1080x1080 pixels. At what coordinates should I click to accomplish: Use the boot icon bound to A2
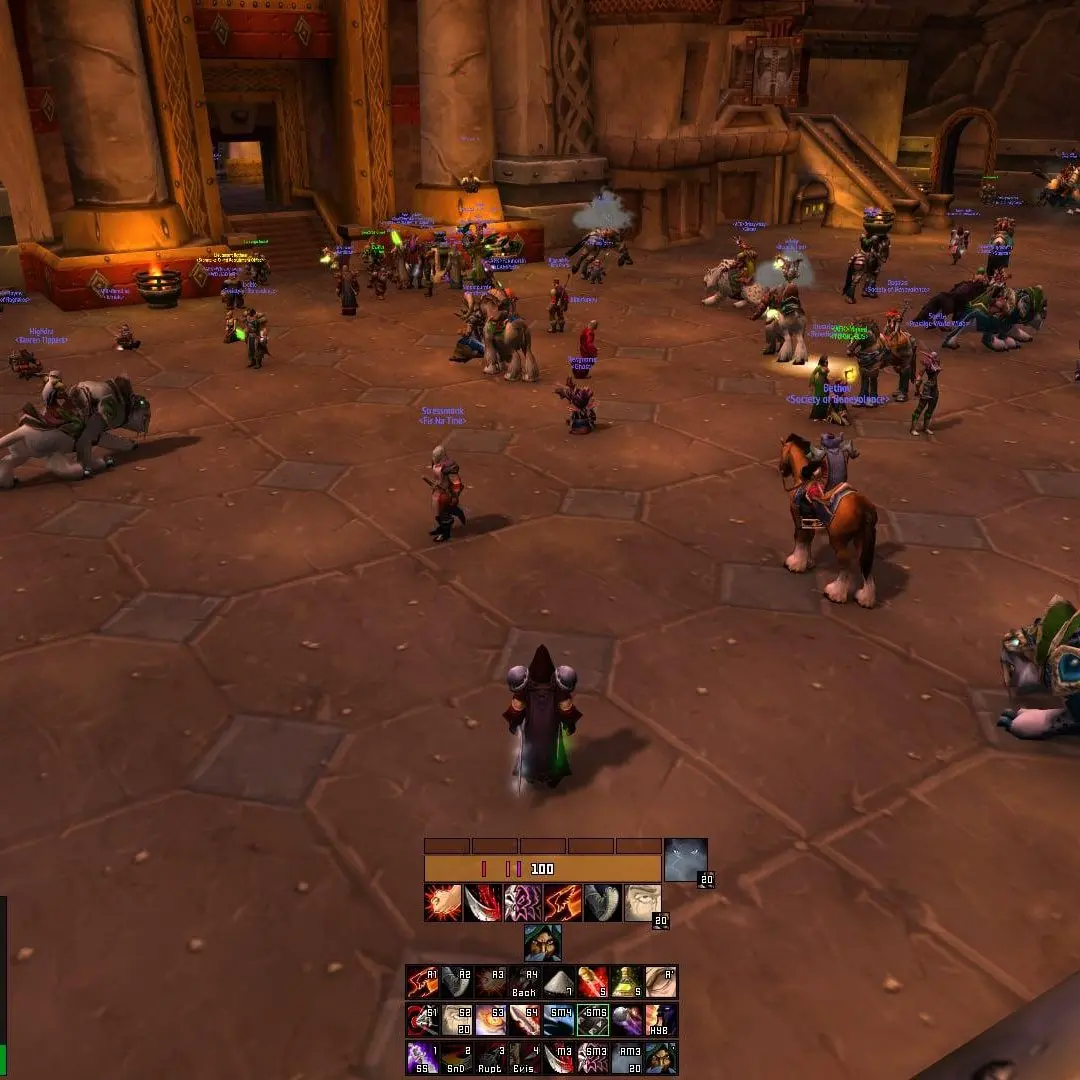(x=457, y=982)
